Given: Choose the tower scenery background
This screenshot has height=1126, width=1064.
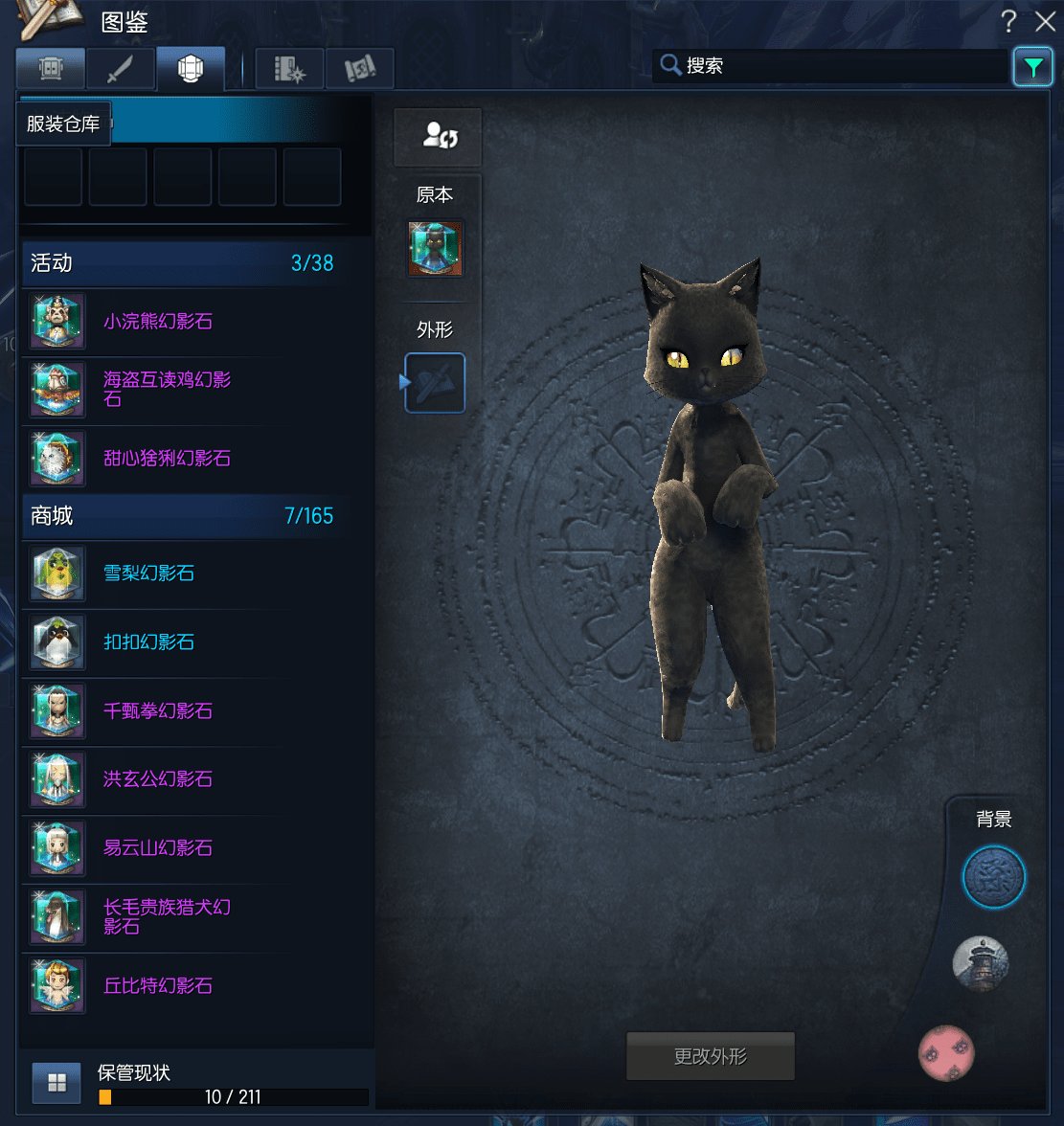Looking at the screenshot, I should [x=980, y=963].
